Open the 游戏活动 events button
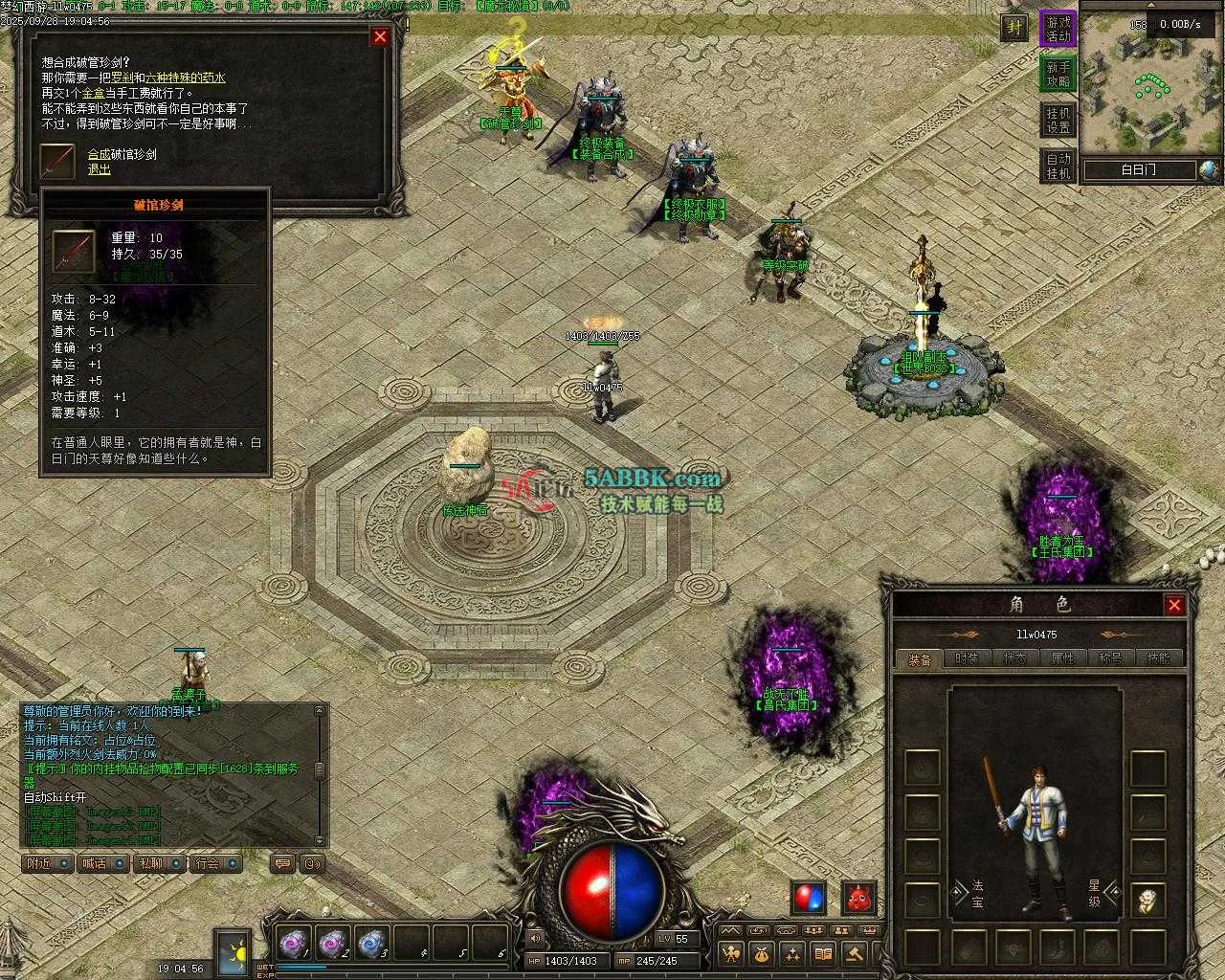 click(1058, 29)
